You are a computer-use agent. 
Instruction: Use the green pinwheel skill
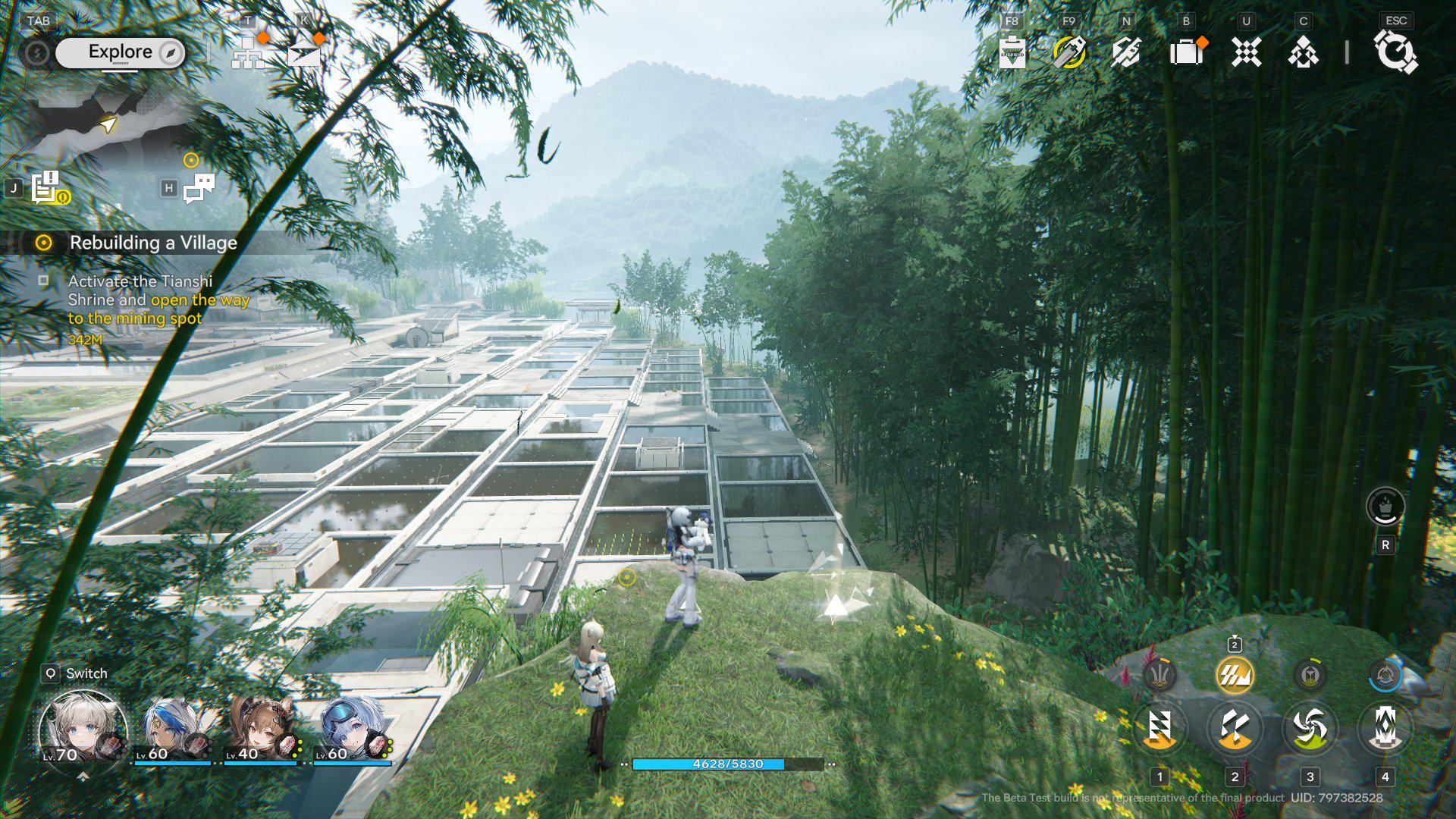[x=1310, y=728]
